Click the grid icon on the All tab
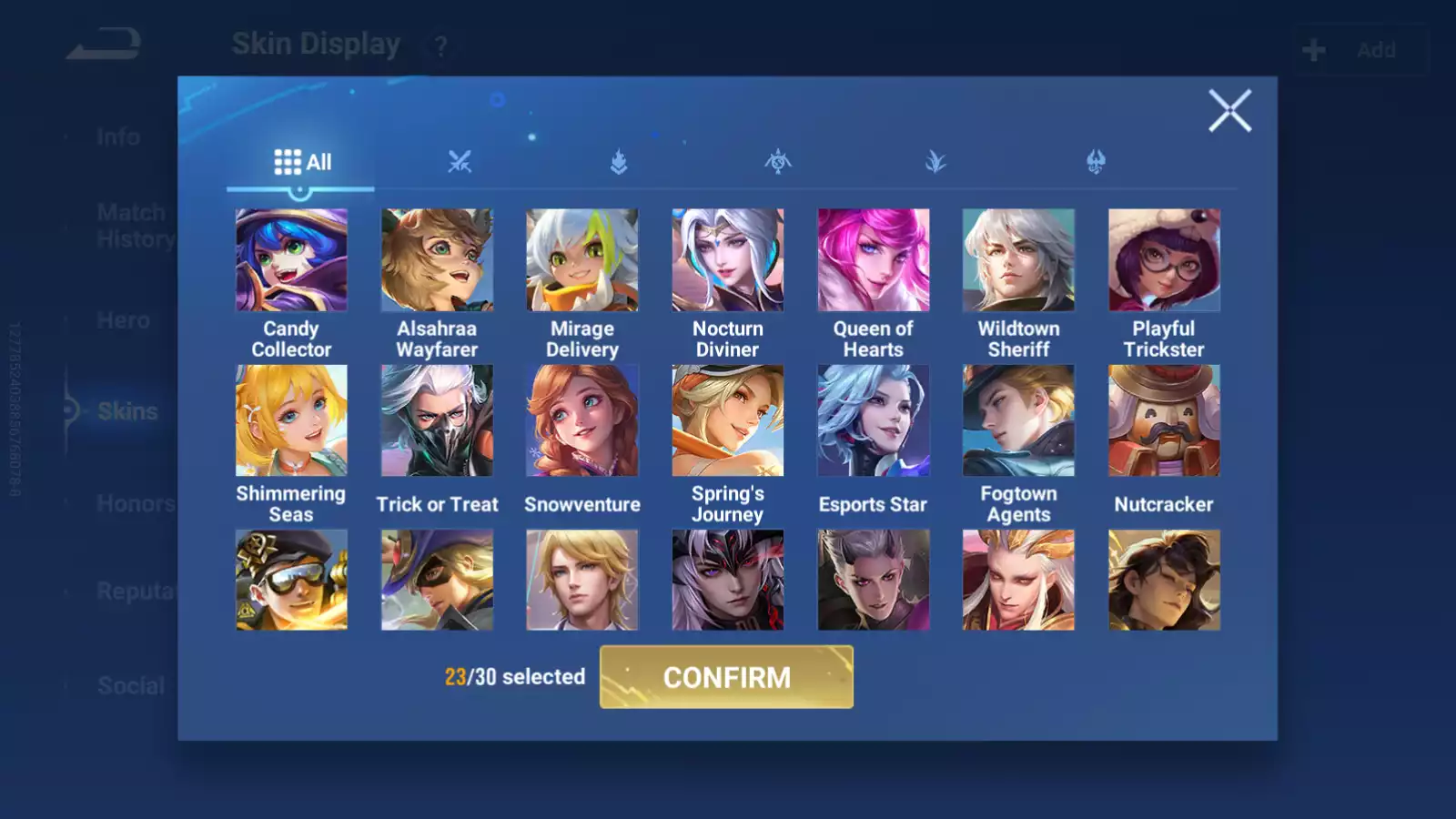 (x=285, y=161)
